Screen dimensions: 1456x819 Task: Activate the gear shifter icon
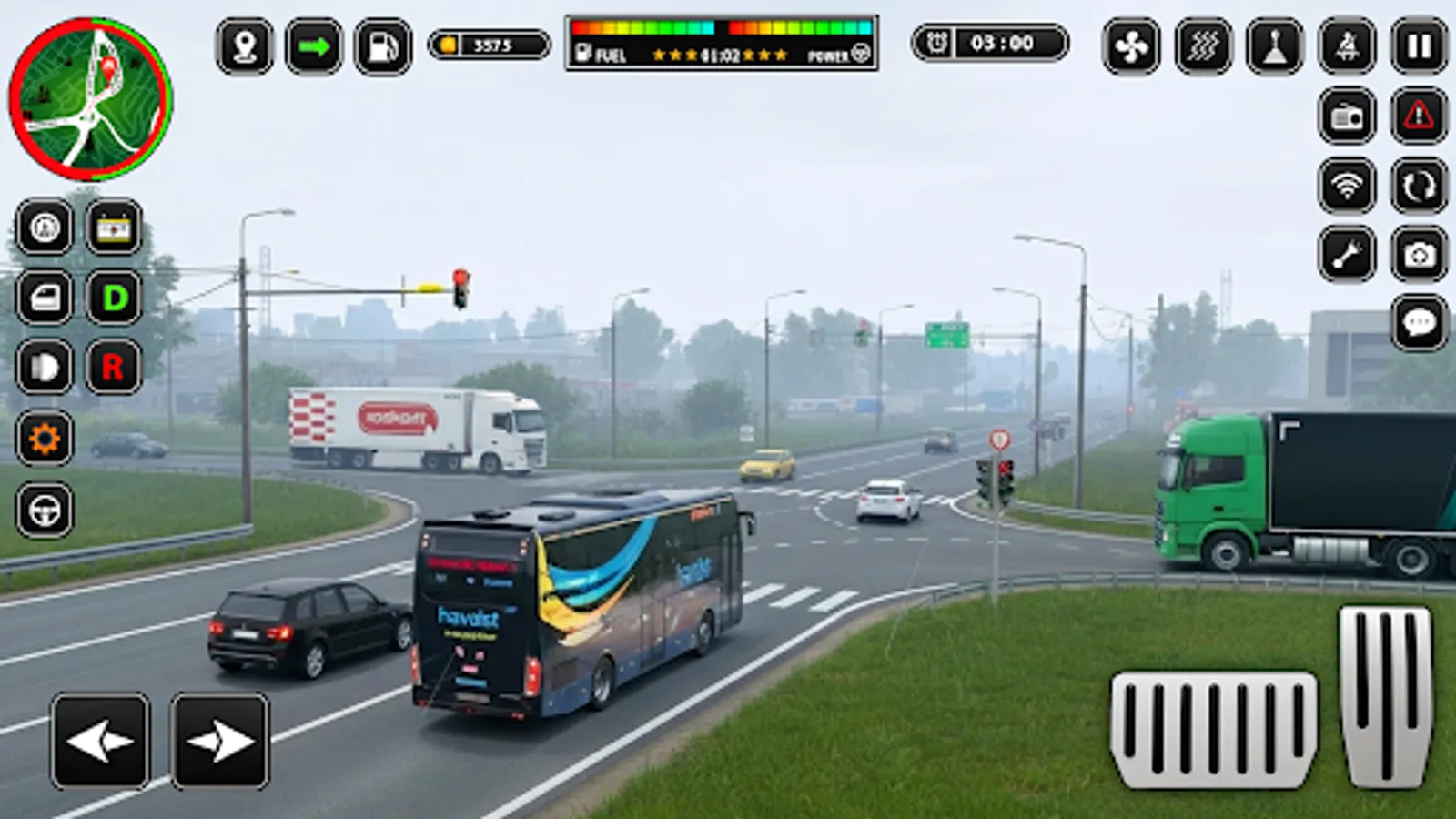1276,46
